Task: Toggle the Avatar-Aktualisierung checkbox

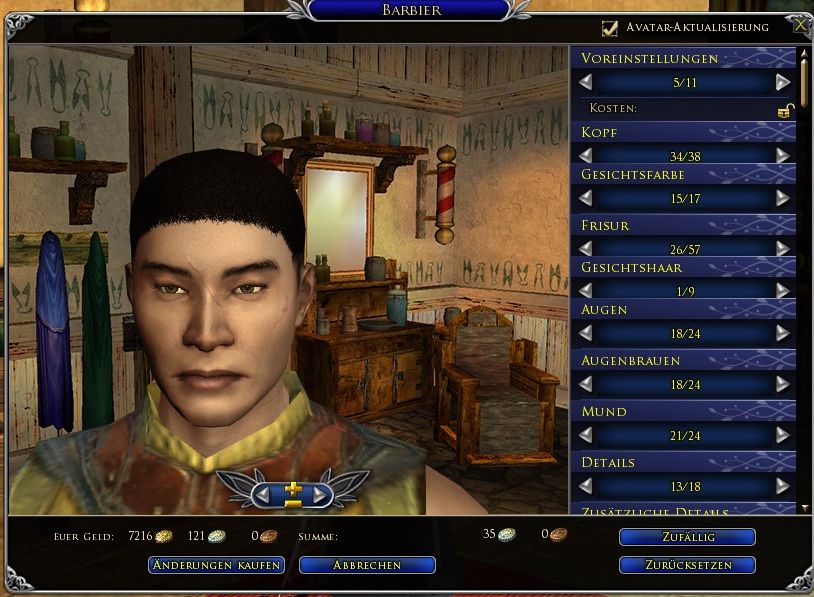Action: (x=610, y=28)
